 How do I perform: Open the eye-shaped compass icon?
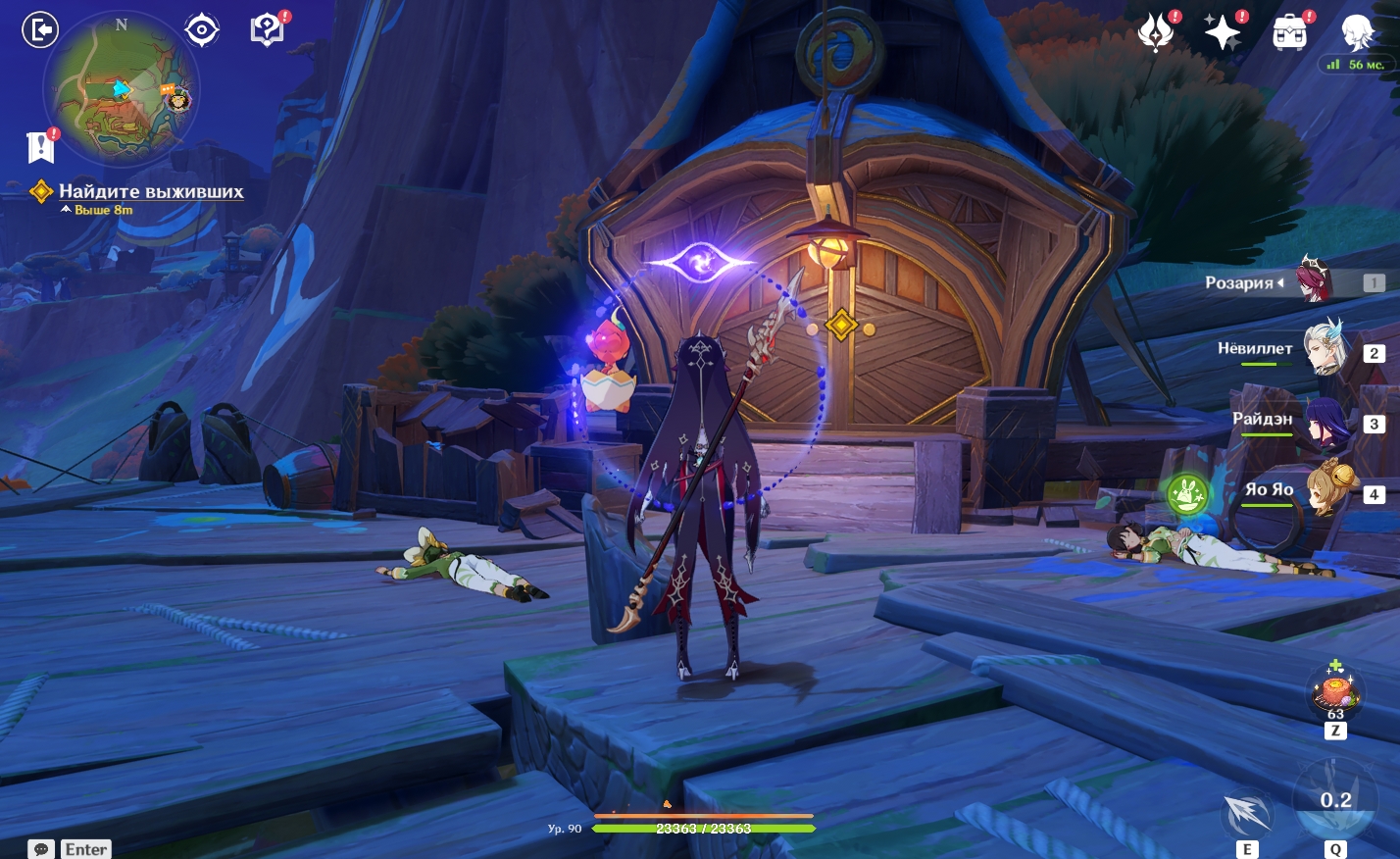[x=201, y=30]
